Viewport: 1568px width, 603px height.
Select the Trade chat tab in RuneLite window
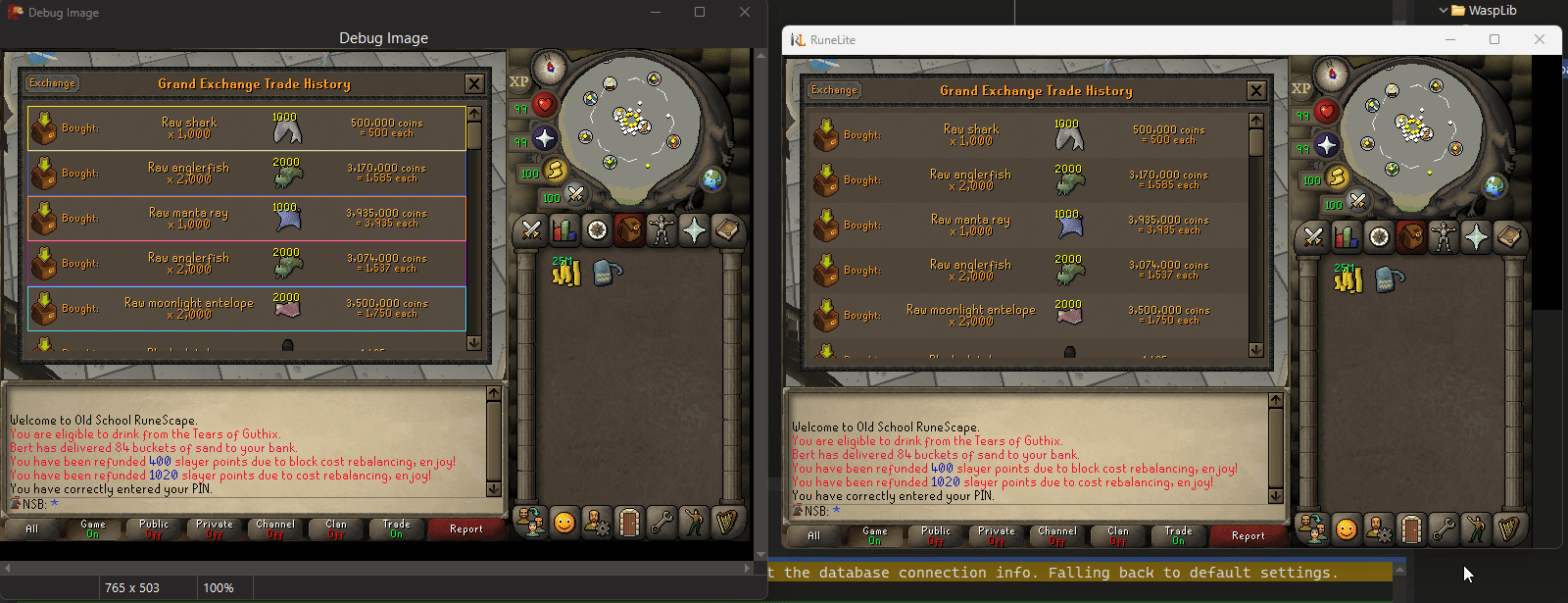pos(1178,535)
